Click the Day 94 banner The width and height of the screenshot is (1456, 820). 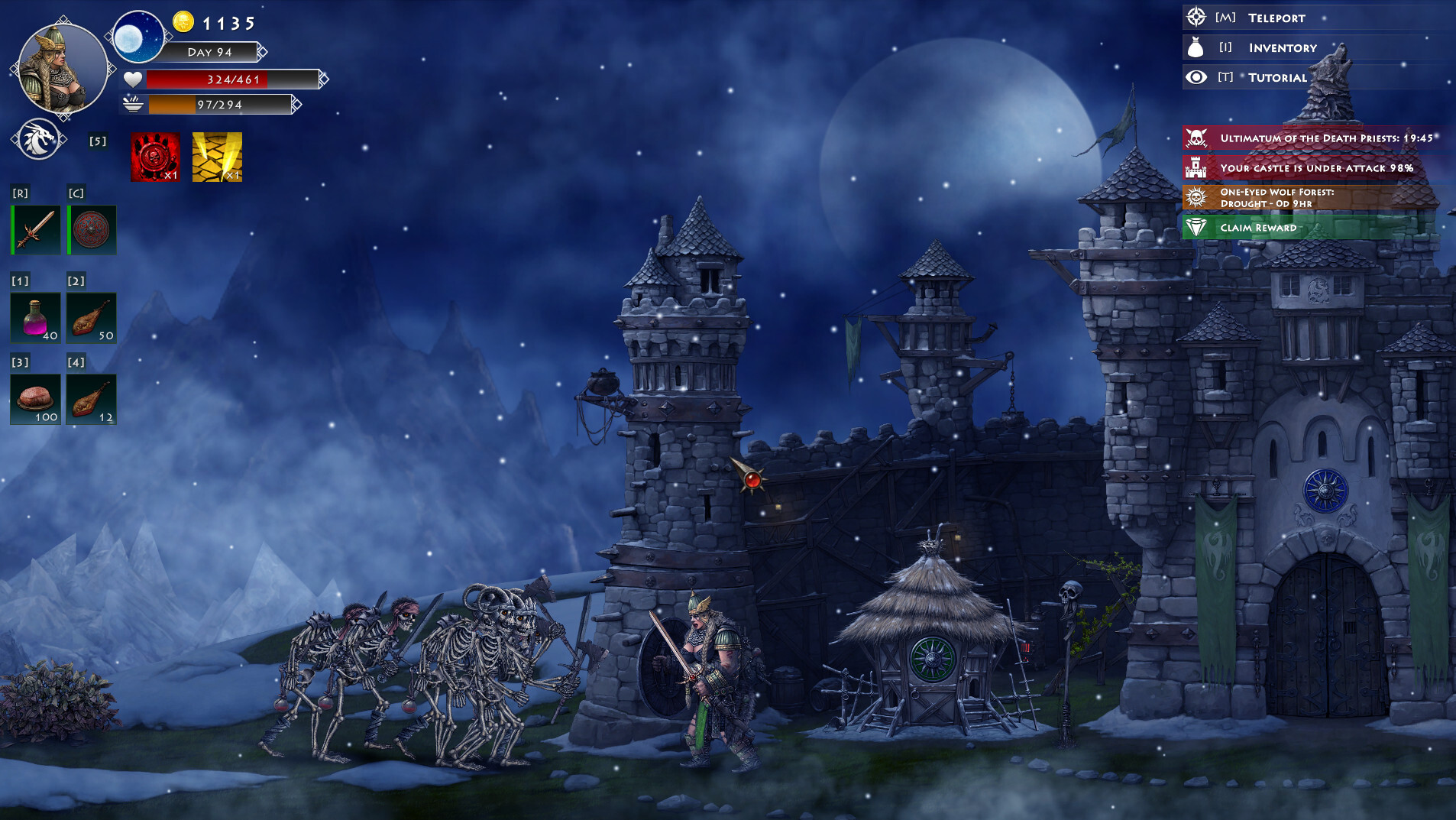[212, 52]
